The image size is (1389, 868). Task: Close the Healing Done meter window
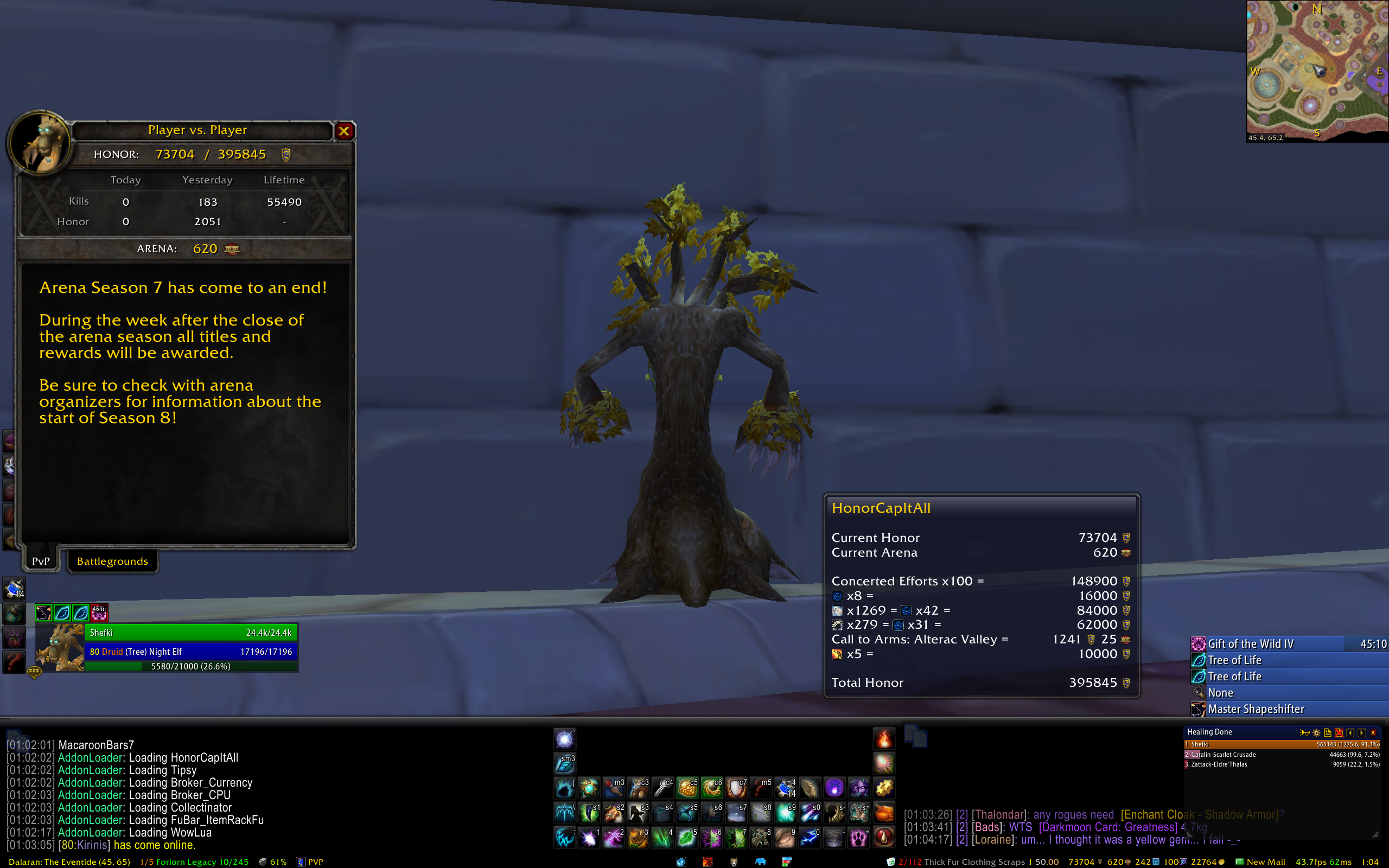click(x=1373, y=732)
